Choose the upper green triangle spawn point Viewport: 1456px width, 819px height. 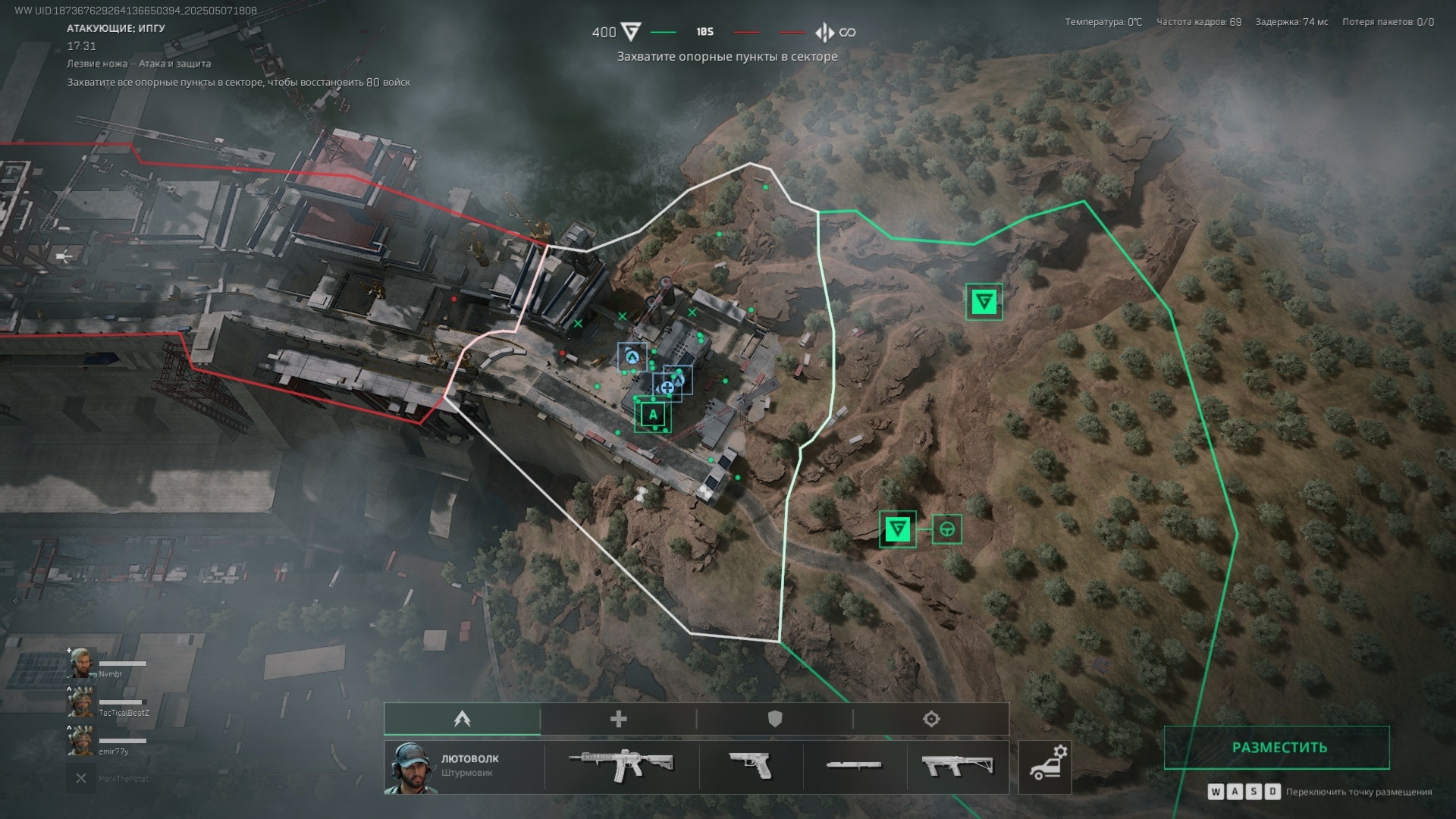tap(984, 302)
